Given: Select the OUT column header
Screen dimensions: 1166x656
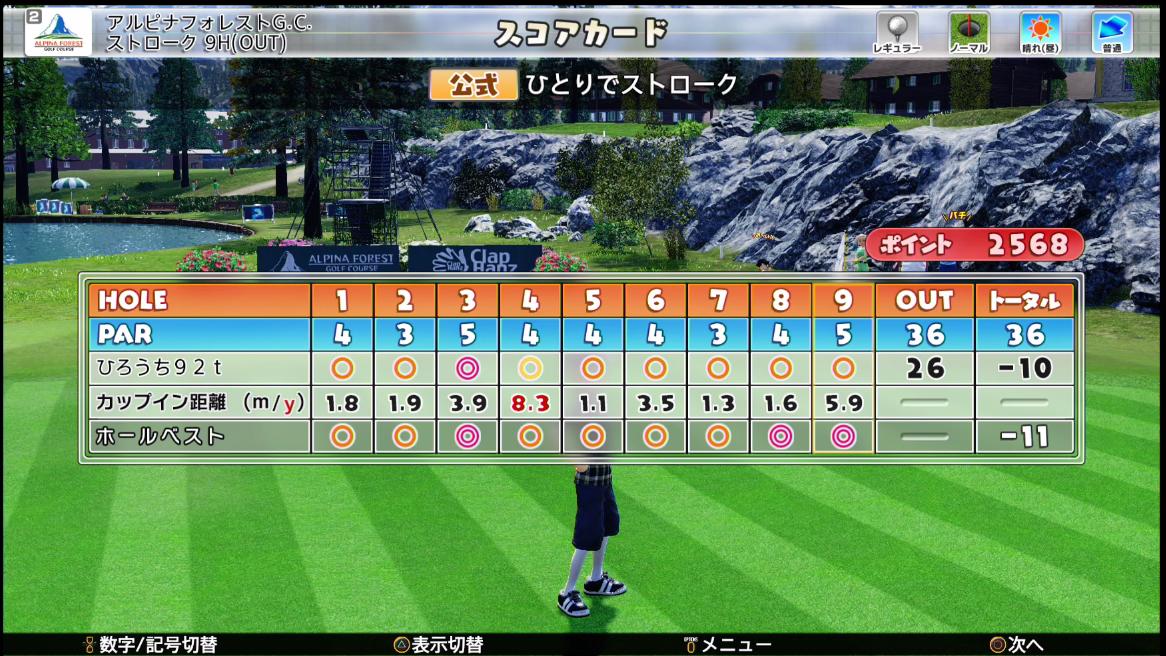Looking at the screenshot, I should click(924, 300).
